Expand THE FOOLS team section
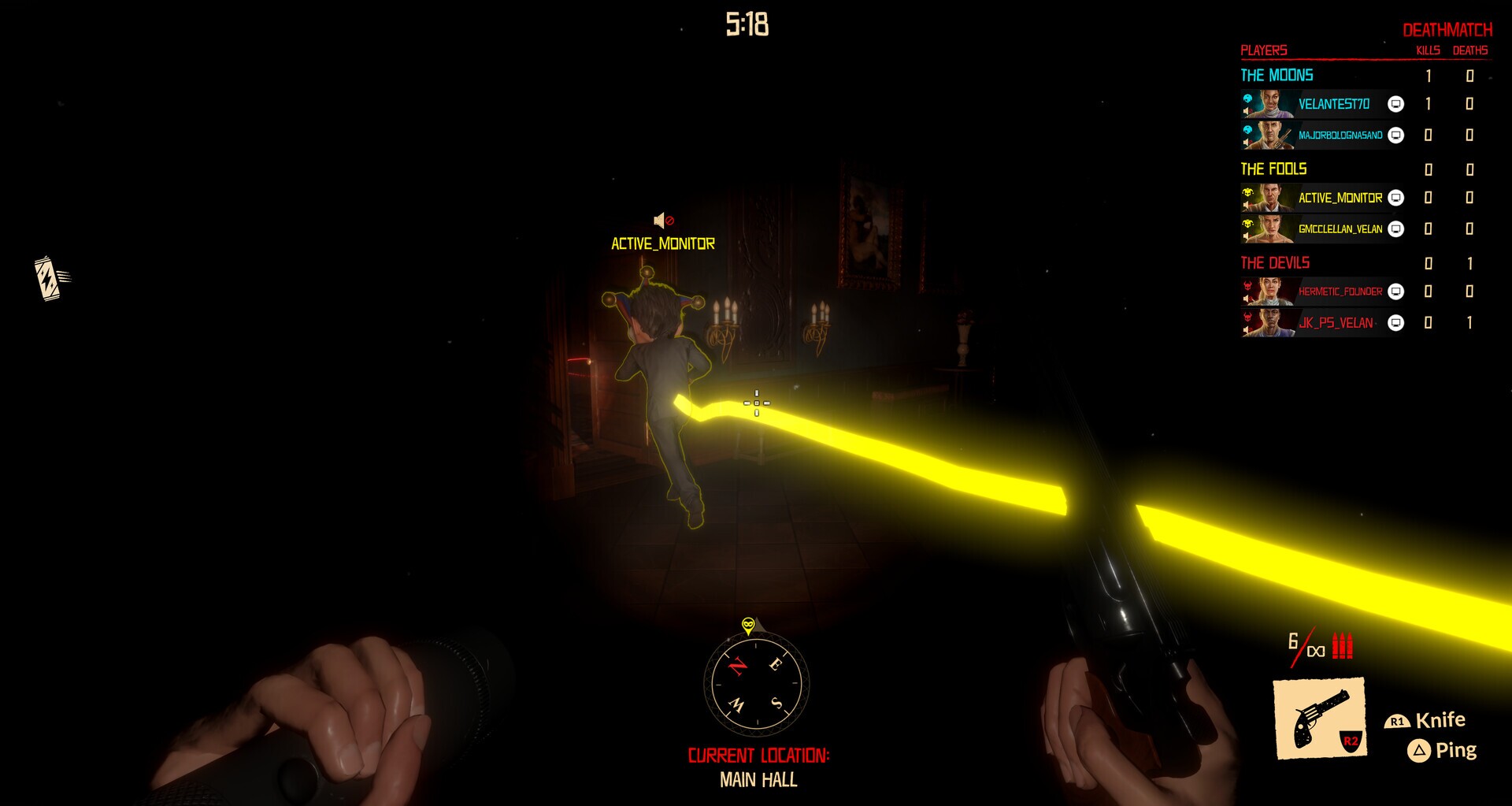Viewport: 1512px width, 806px height. click(x=1273, y=169)
